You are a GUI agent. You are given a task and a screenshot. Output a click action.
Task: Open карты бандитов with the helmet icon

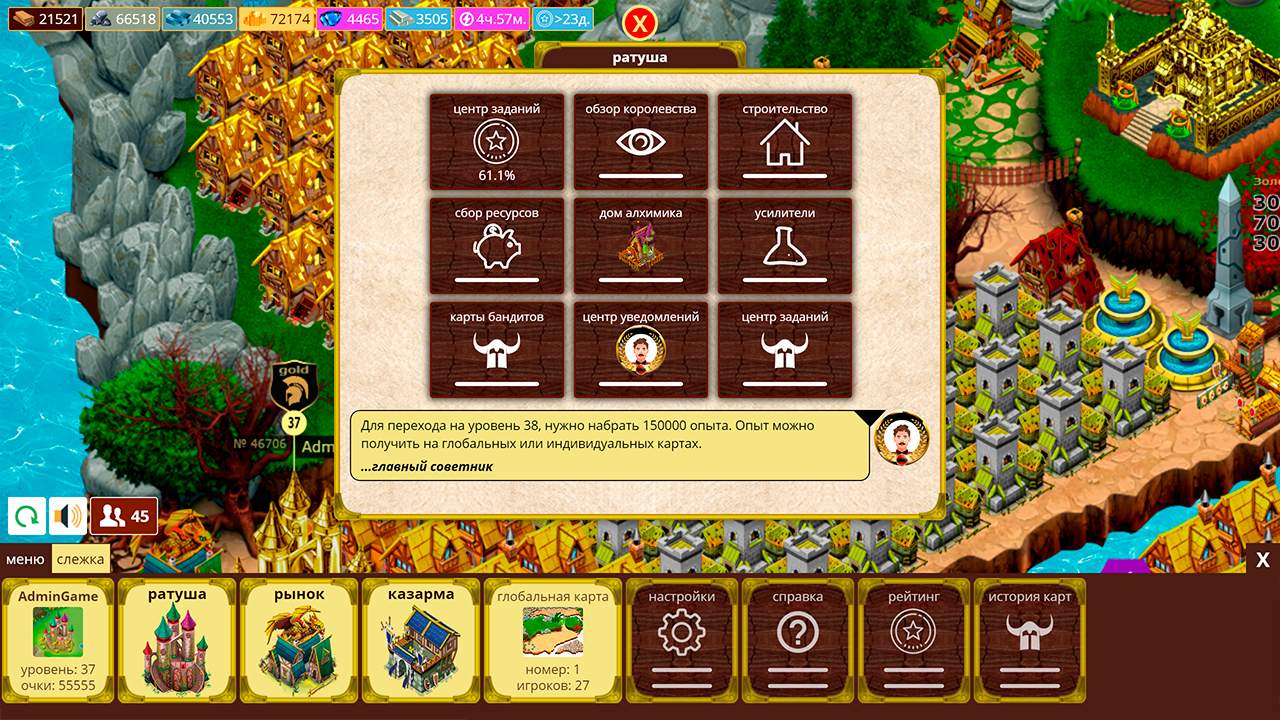point(497,349)
